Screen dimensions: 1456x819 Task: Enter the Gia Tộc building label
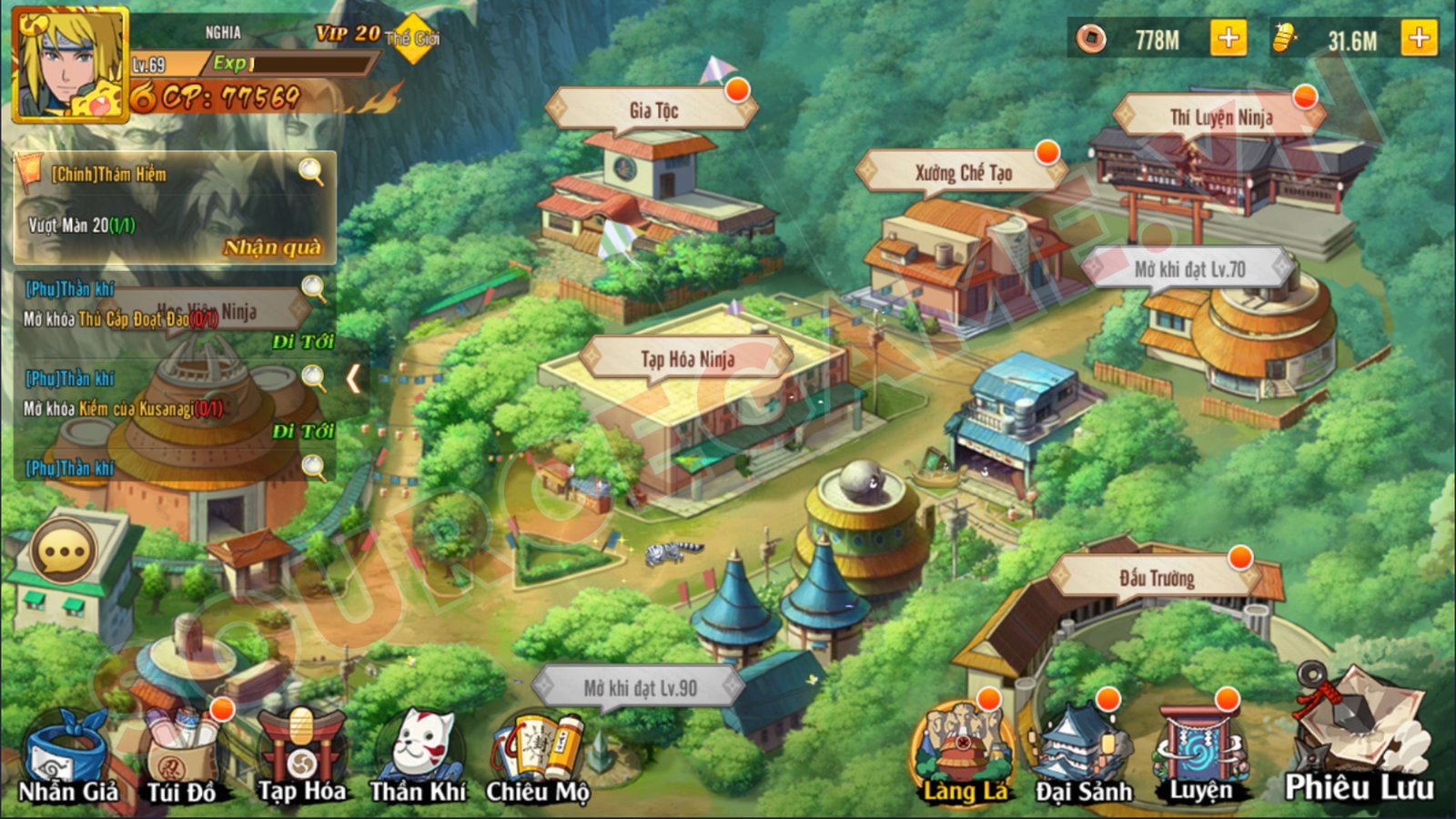point(653,111)
